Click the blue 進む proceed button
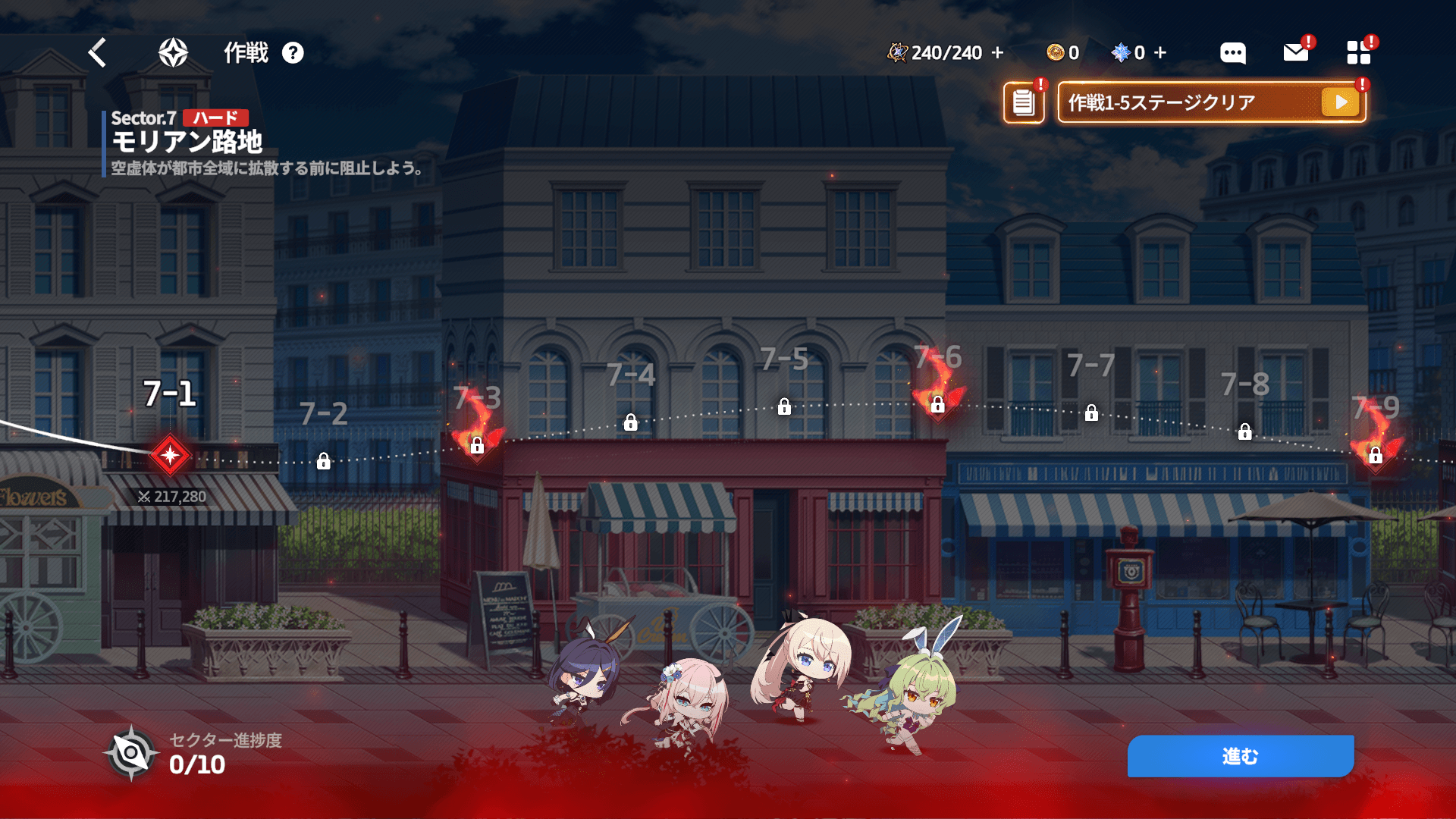The height and width of the screenshot is (819, 1456). (1241, 756)
